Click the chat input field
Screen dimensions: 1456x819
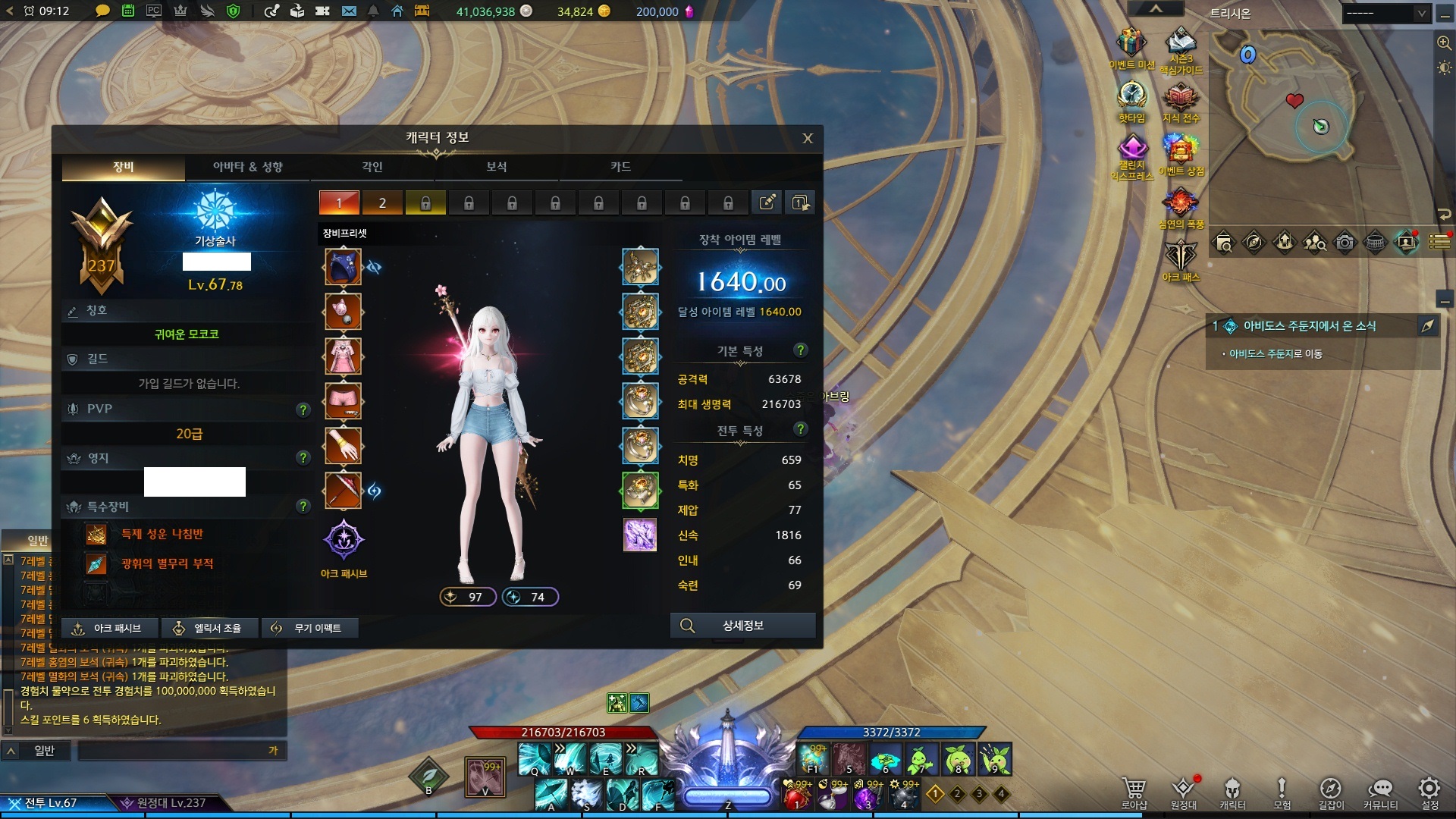(x=174, y=751)
